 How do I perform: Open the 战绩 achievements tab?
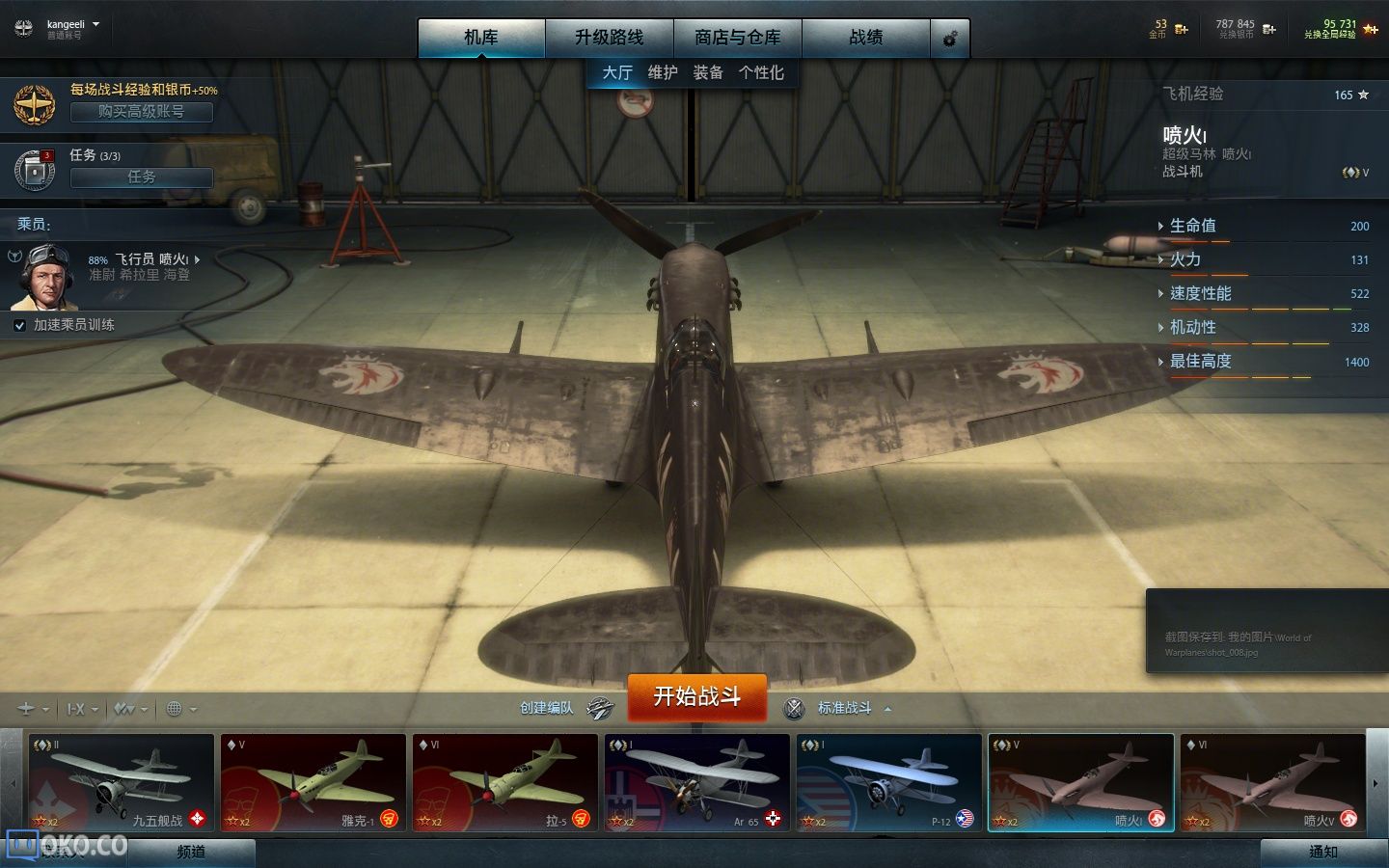coord(865,38)
